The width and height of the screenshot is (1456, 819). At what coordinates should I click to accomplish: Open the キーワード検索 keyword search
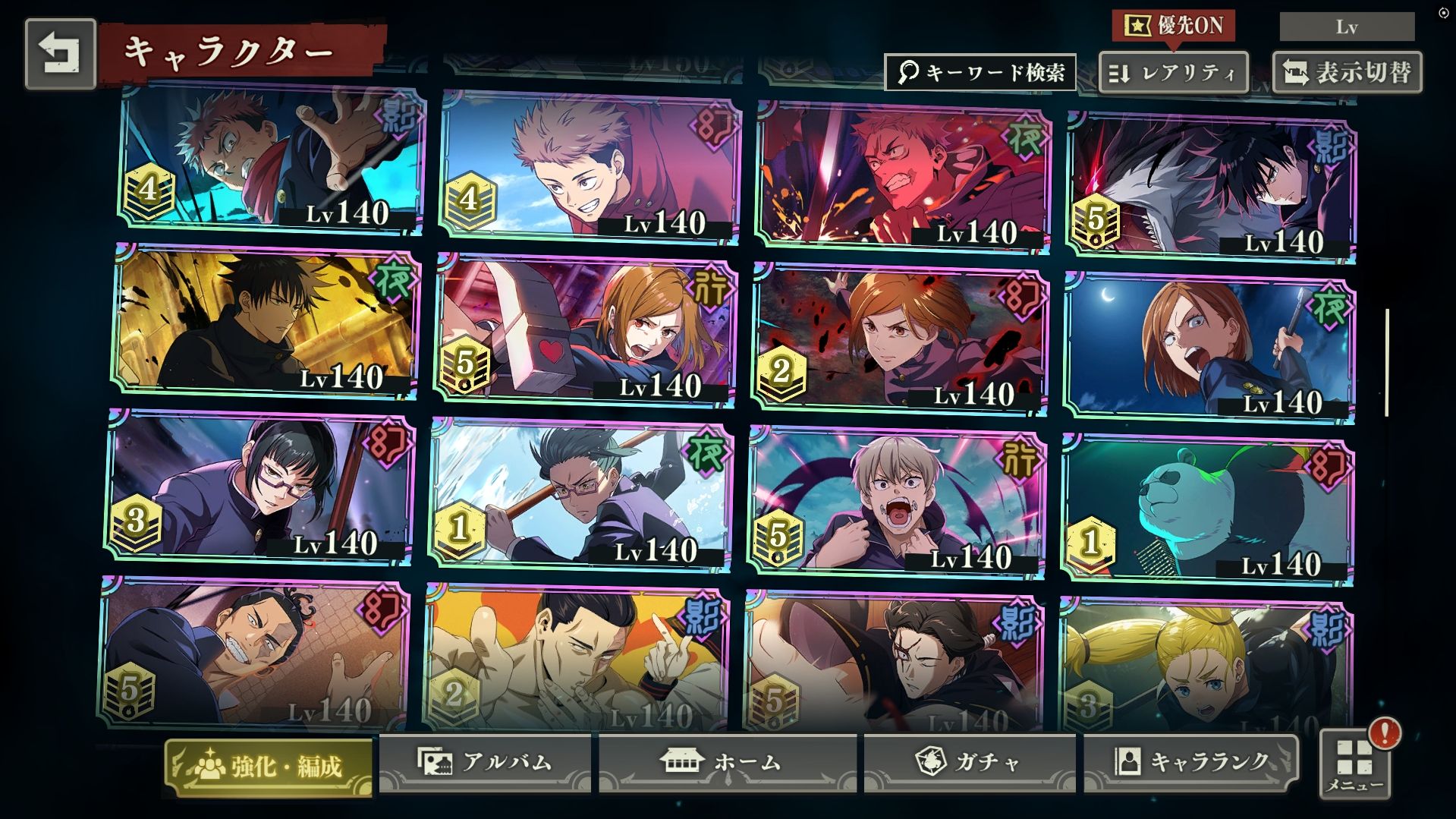pos(980,73)
